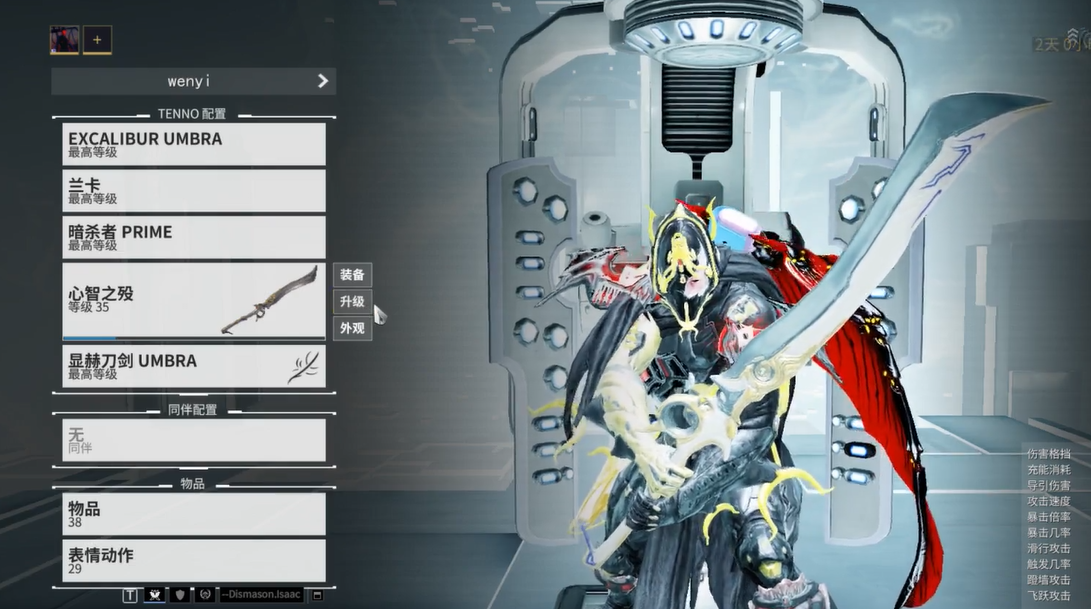Switch to the clan emblem chat tab
The image size is (1091, 609).
coord(154,595)
